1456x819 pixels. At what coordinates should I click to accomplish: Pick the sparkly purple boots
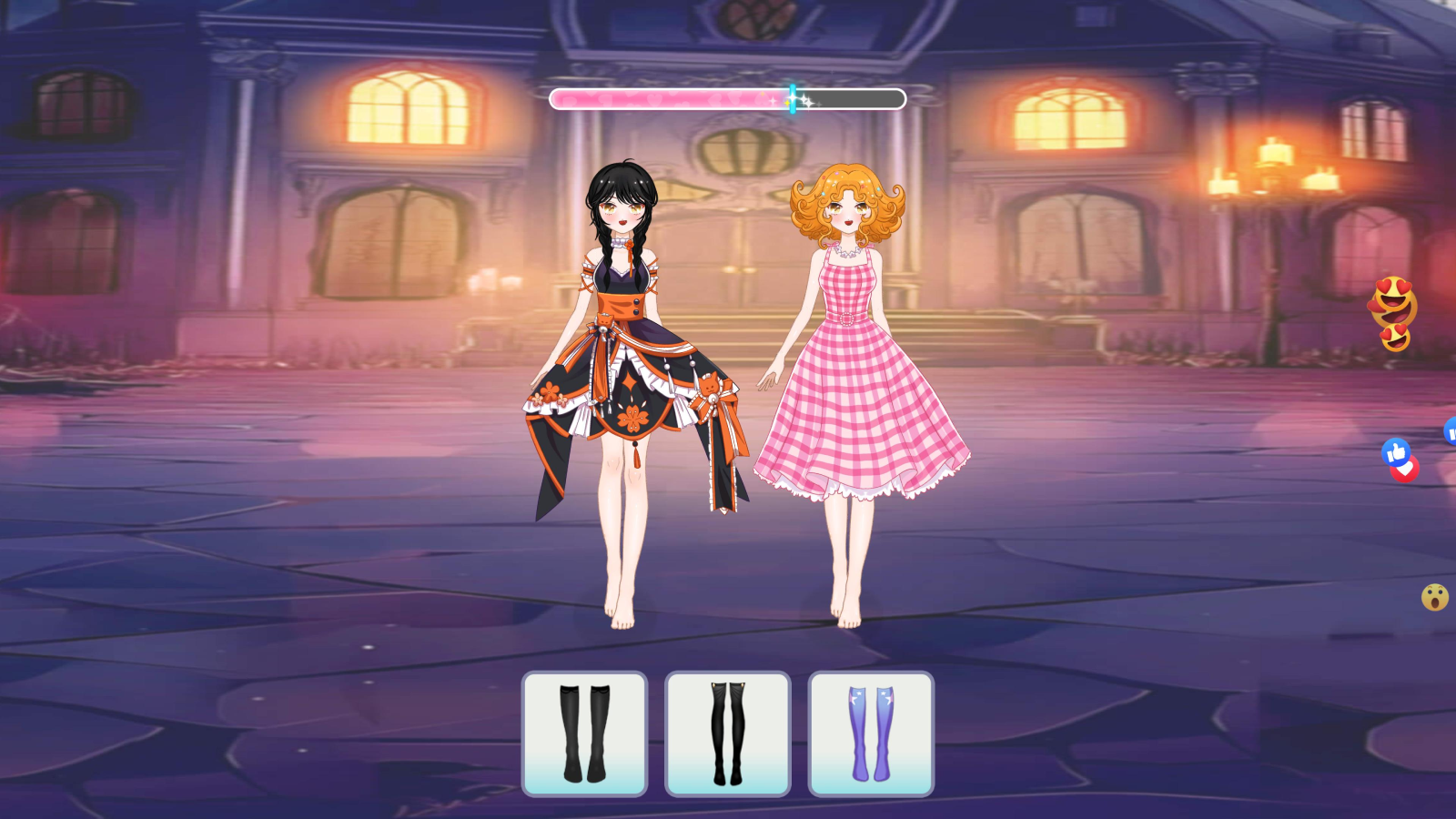871,733
